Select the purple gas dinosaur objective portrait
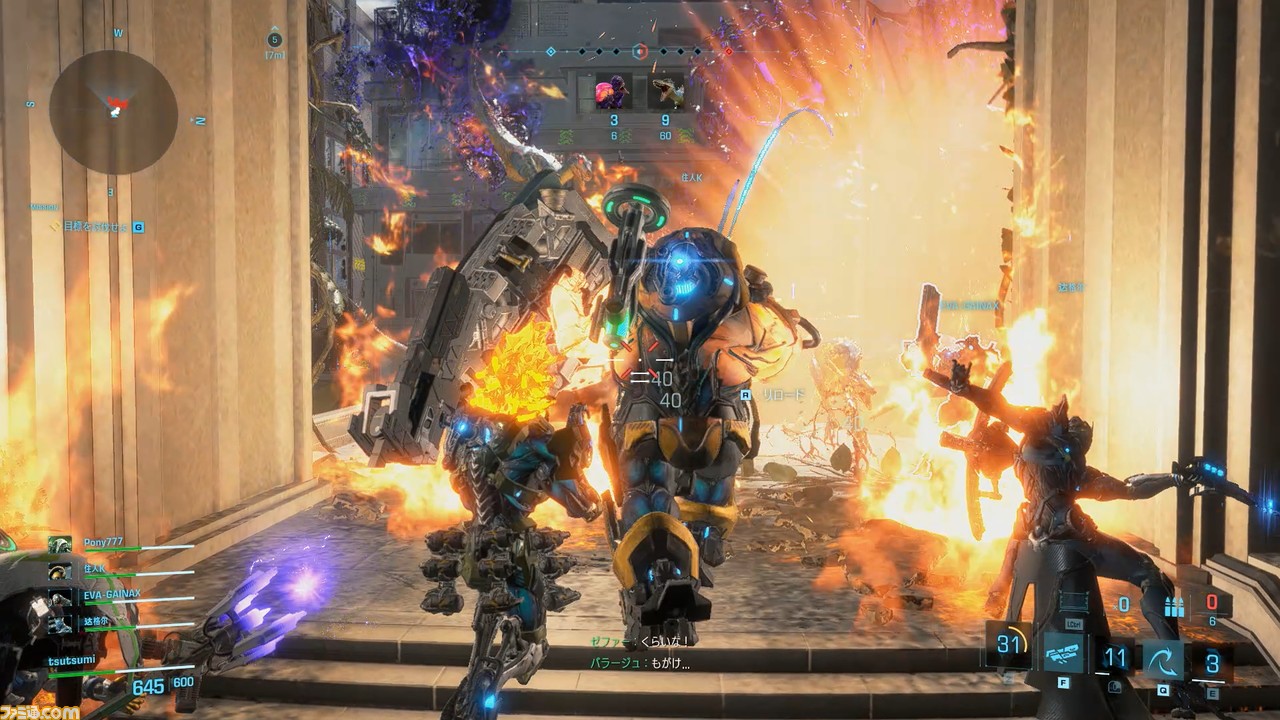This screenshot has width=1280, height=720. point(611,91)
